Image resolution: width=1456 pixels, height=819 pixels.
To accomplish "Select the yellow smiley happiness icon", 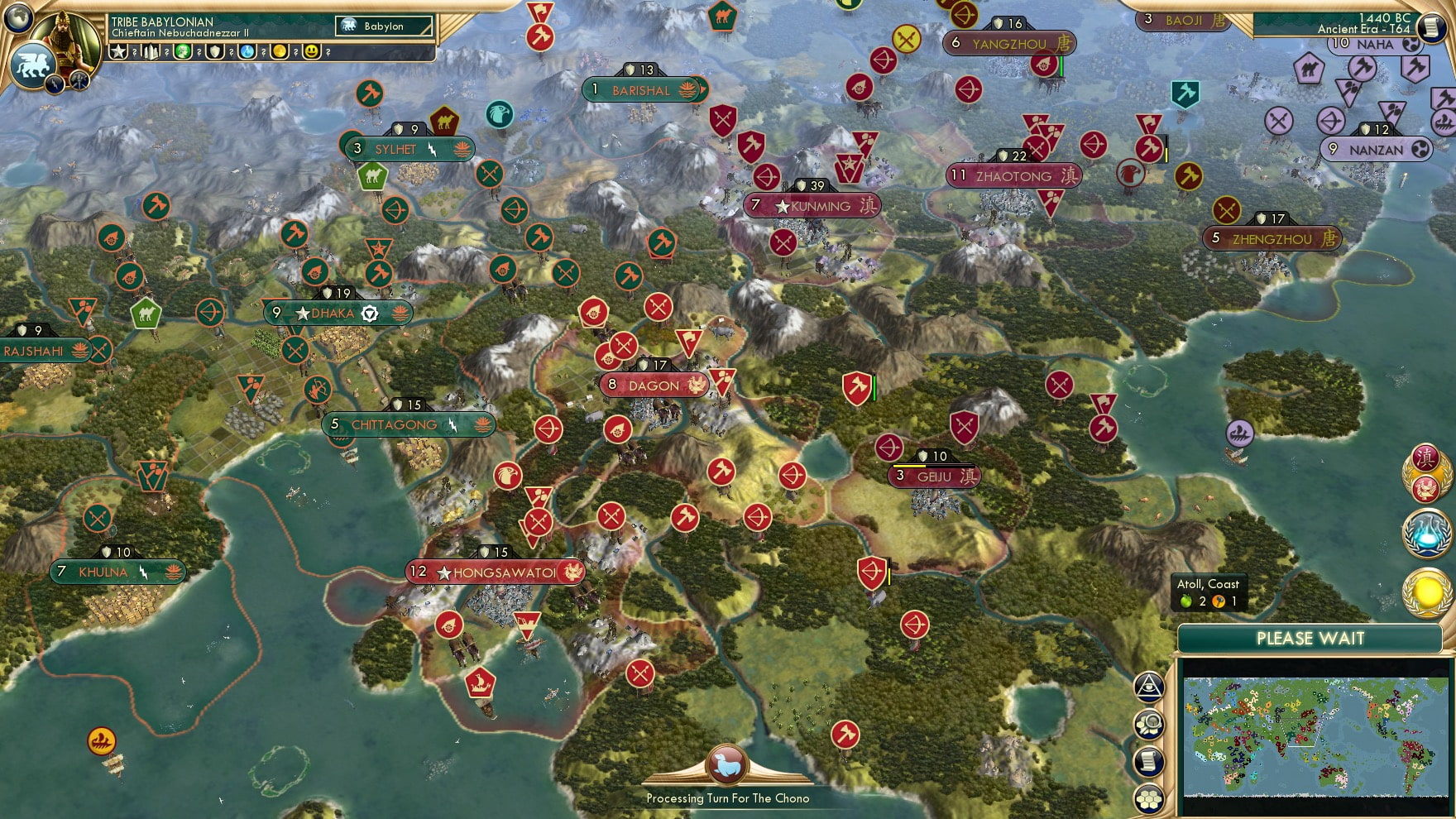I will (x=312, y=51).
